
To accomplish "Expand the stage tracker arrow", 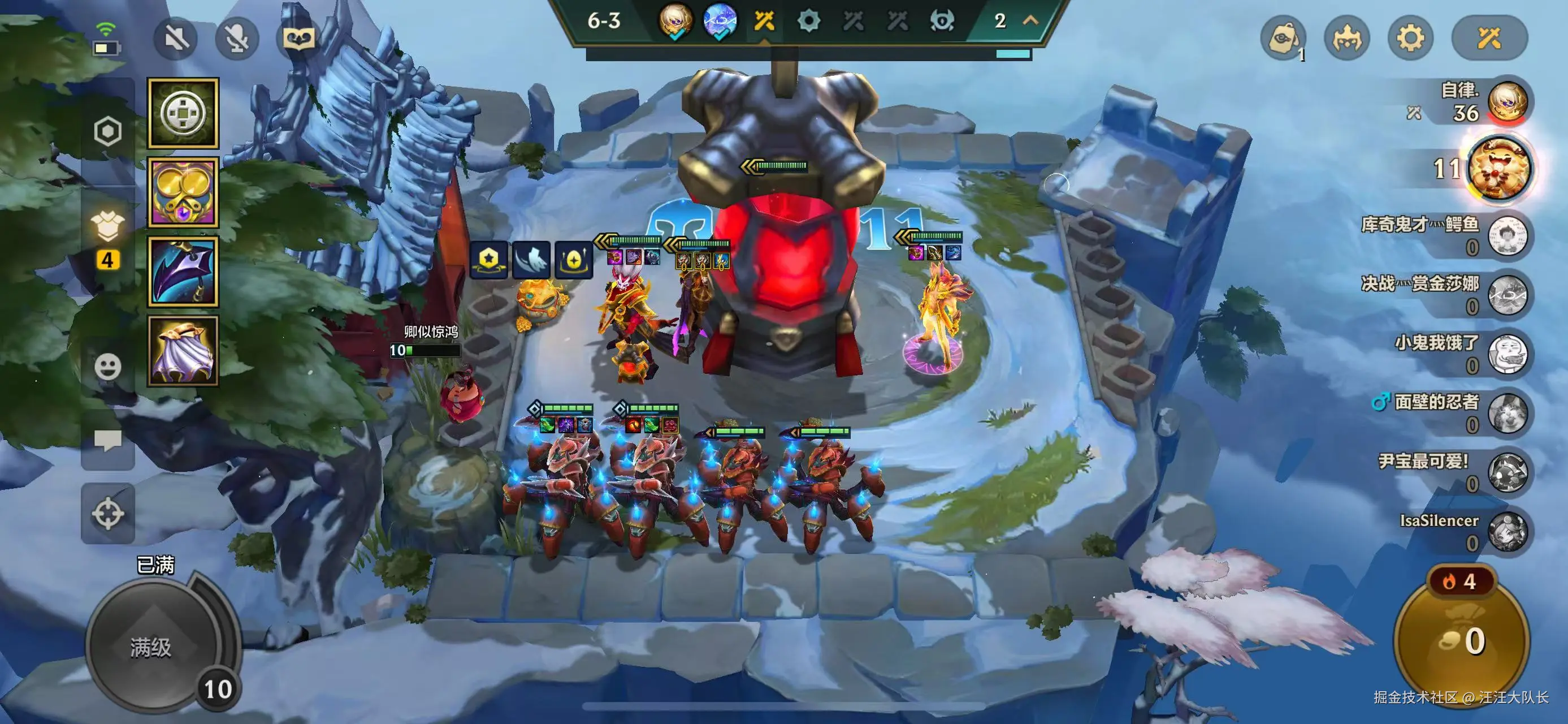I will 1030,21.
